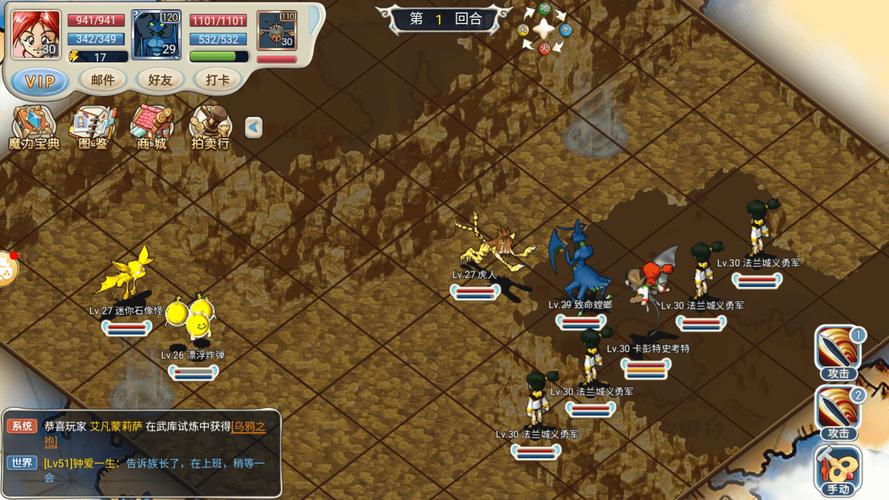Open the 魔力宝典 guide book
This screenshot has width=889, height=500.
pos(33,129)
